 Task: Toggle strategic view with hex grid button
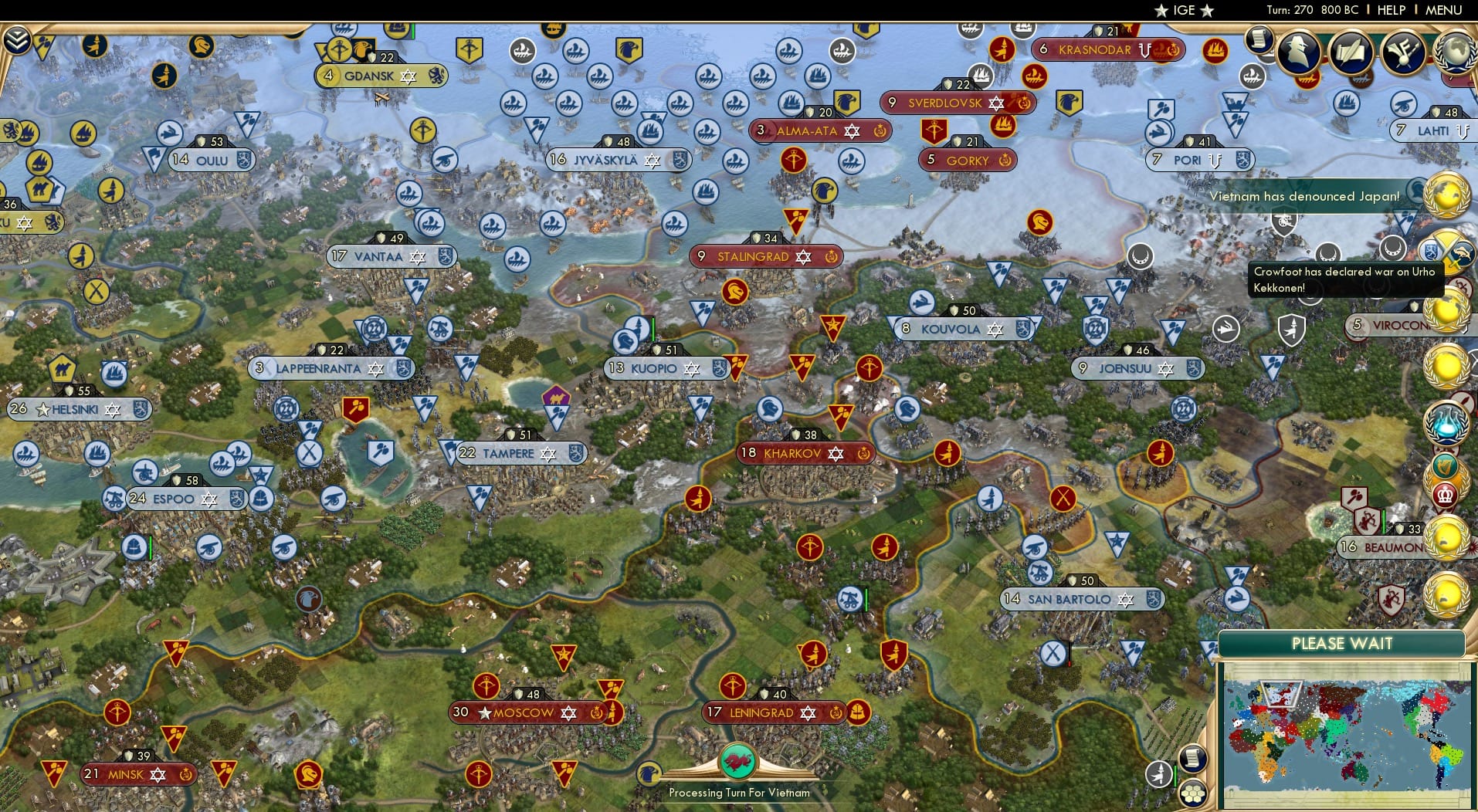point(1193,795)
